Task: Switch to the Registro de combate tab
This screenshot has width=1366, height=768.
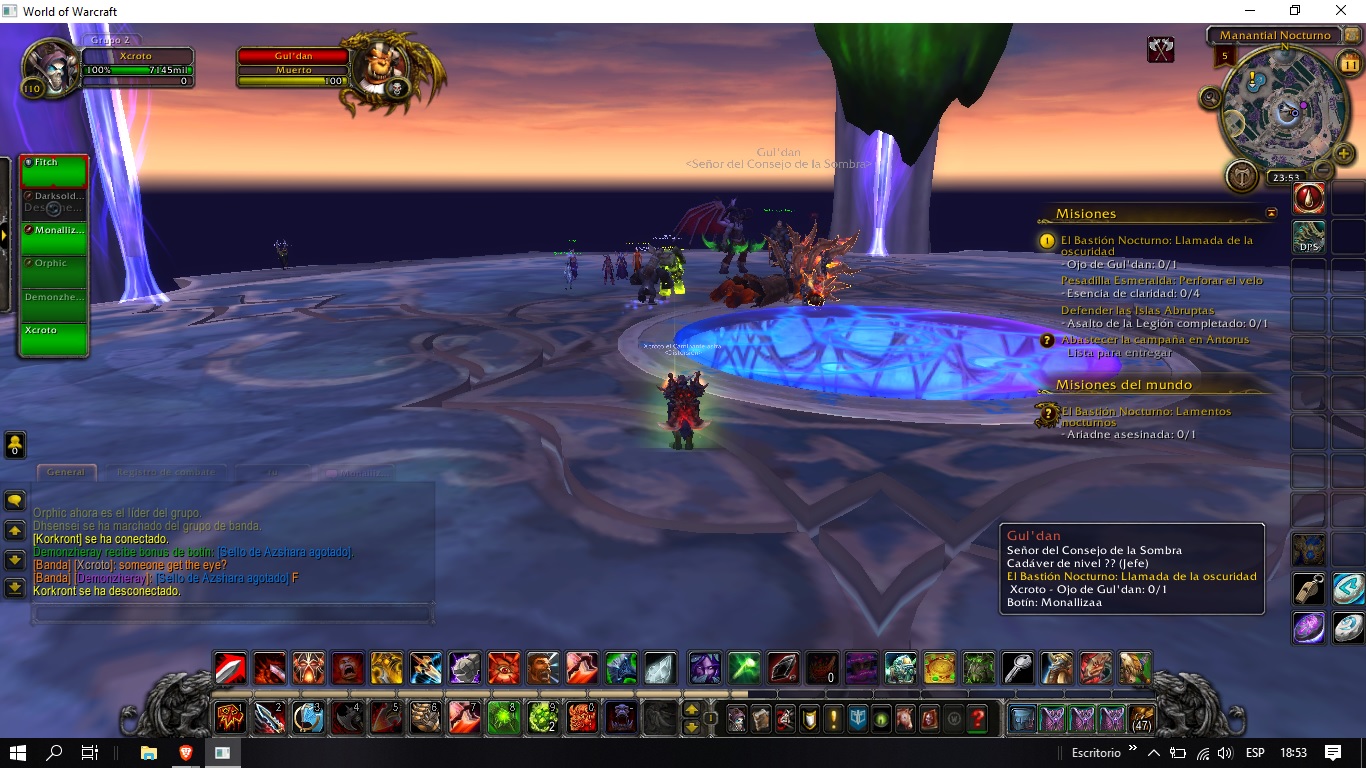Action: (165, 472)
